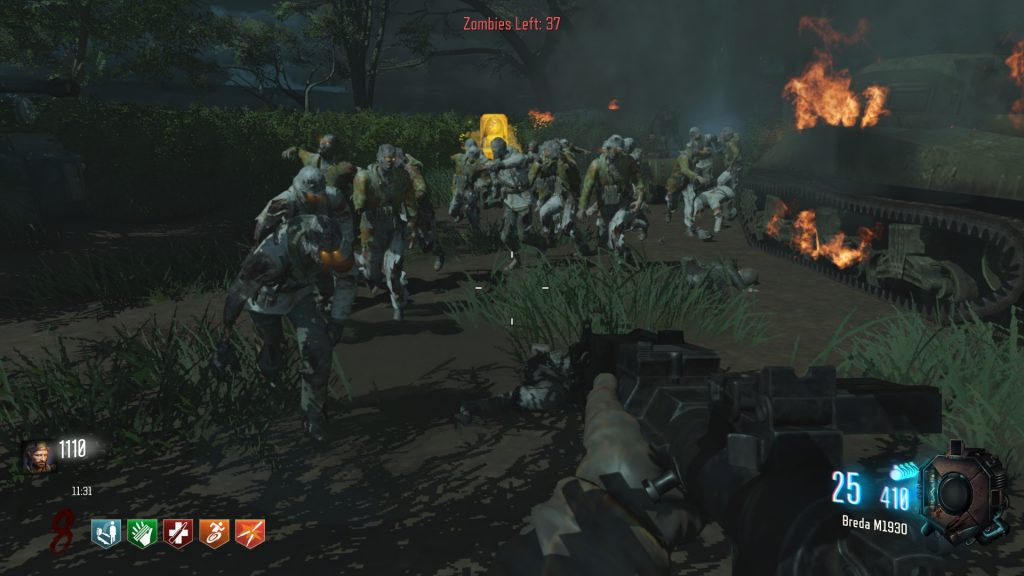Viewport: 1024px width, 576px height.
Task: Click the mechanical weapon gadget emblem
Action: tap(958, 489)
